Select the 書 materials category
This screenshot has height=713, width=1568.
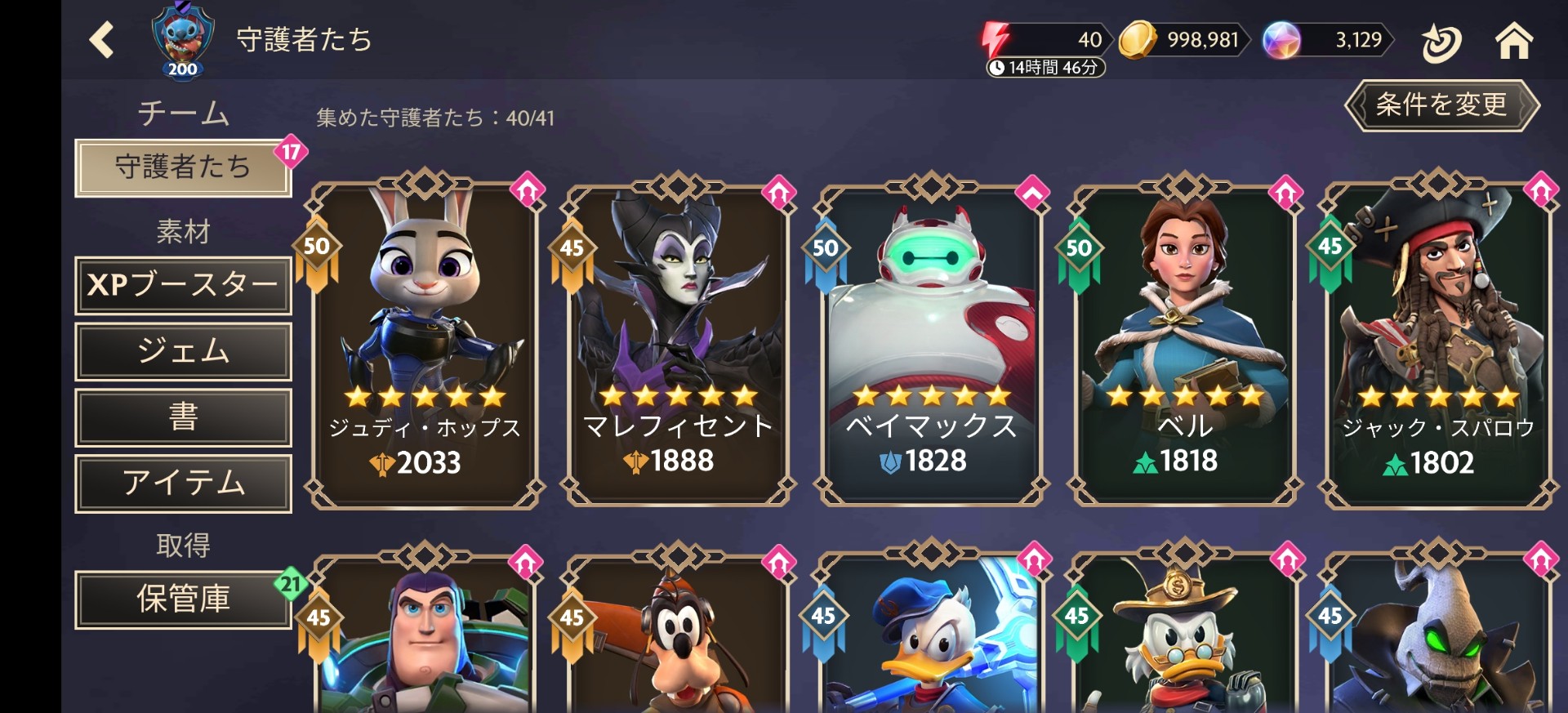183,418
